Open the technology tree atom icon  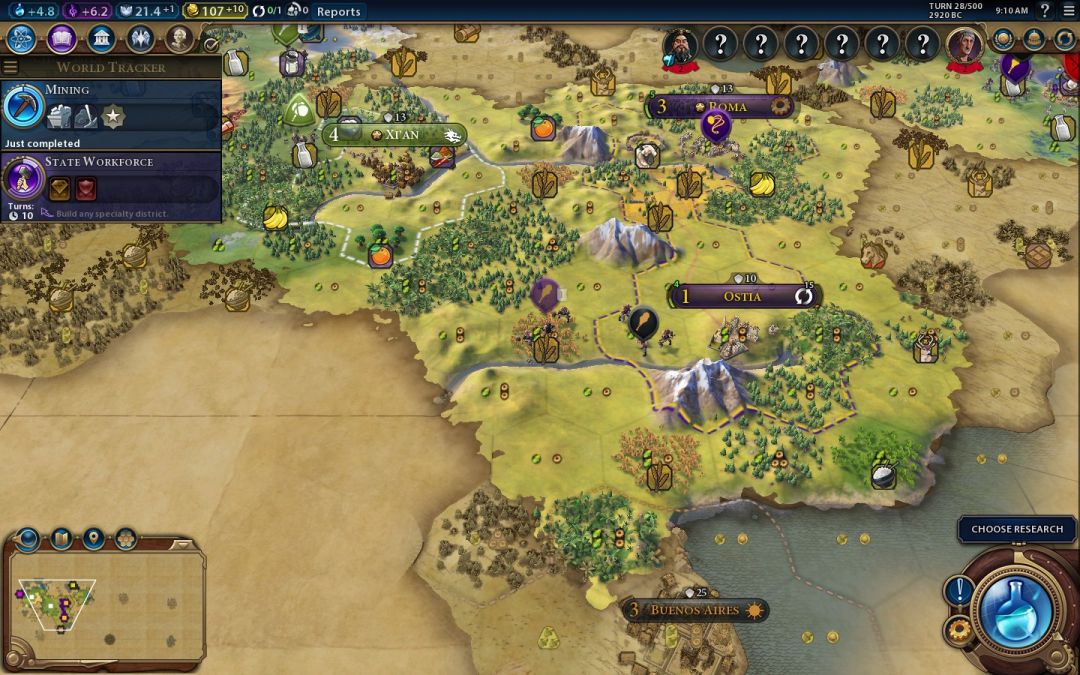[x=22, y=39]
